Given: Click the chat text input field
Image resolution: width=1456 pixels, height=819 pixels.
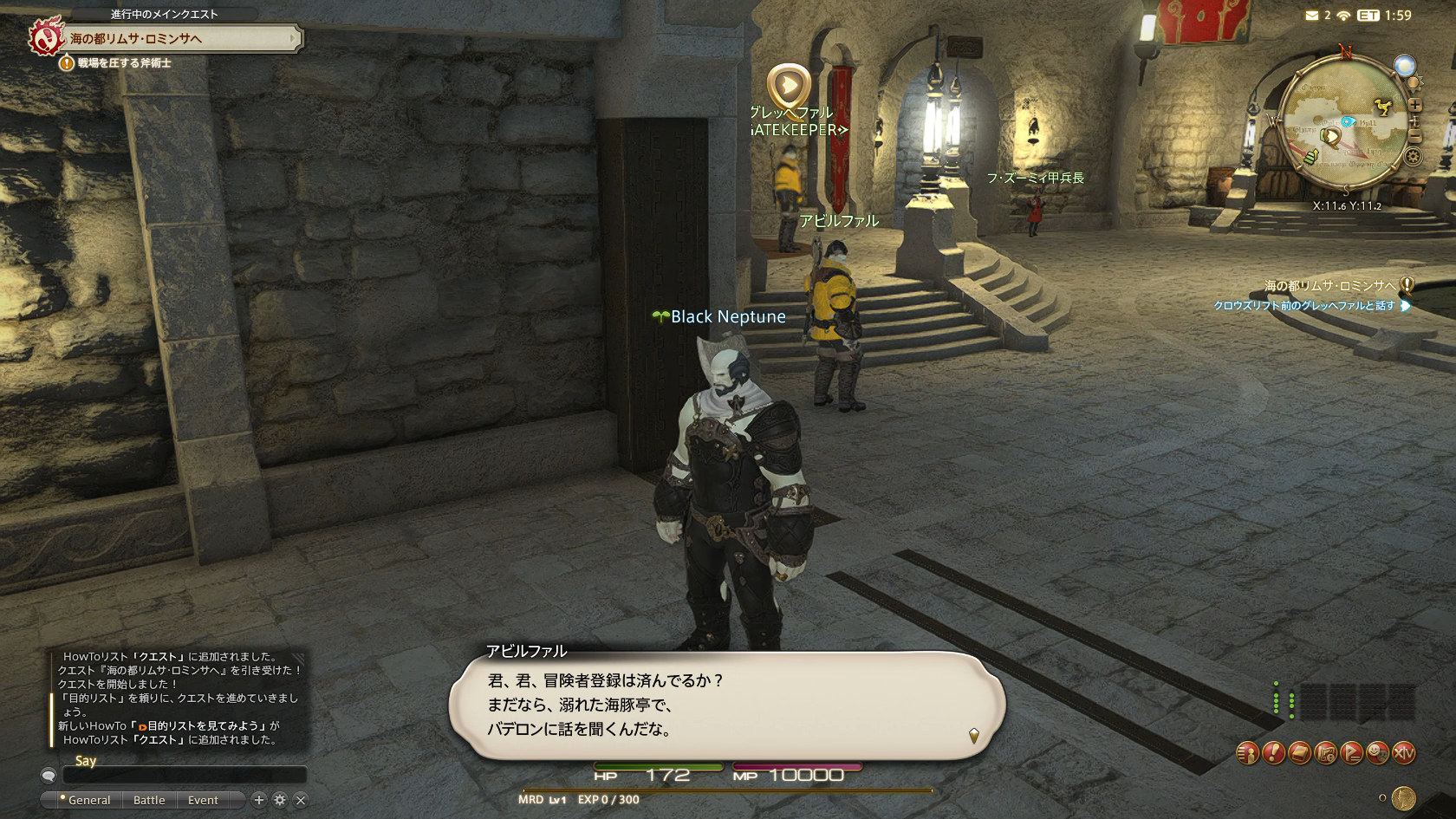Looking at the screenshot, I should point(184,776).
